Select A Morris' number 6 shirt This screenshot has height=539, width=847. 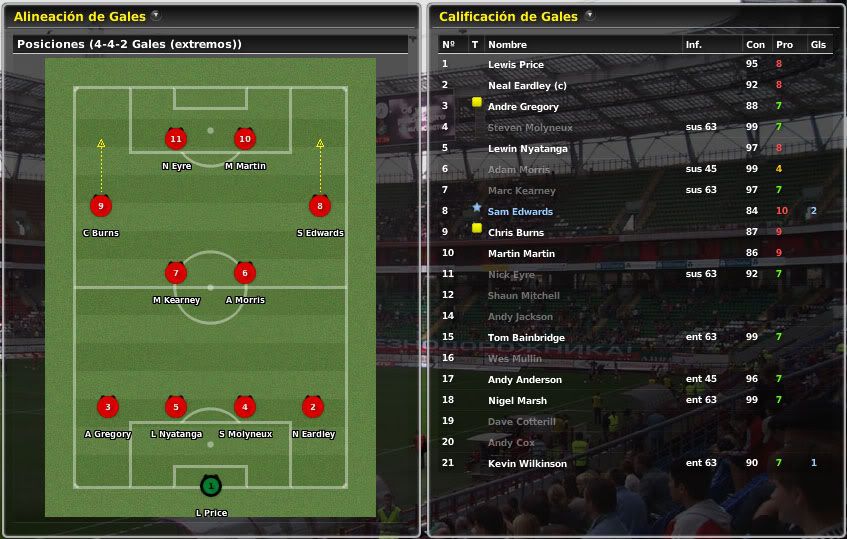(x=244, y=273)
